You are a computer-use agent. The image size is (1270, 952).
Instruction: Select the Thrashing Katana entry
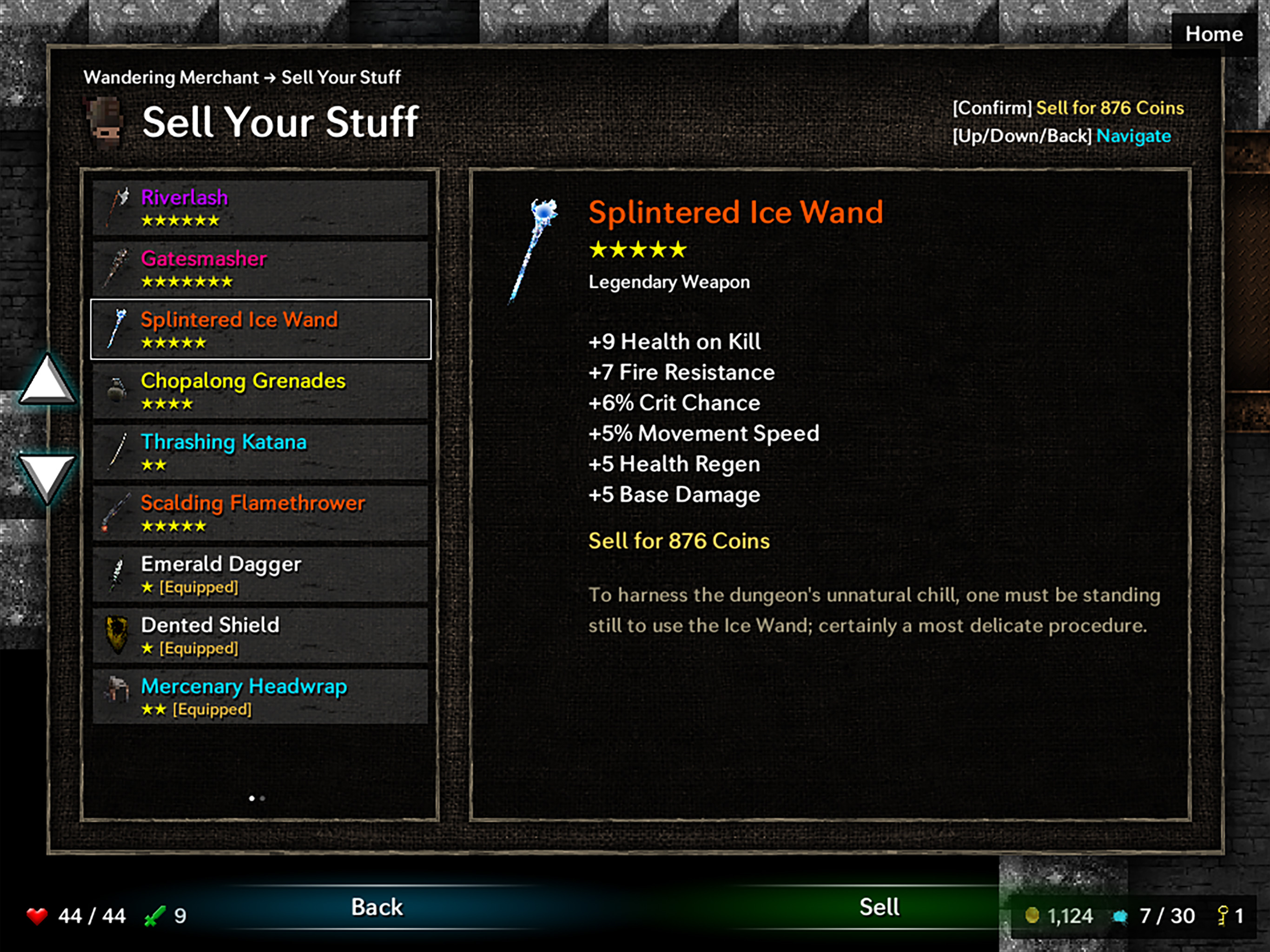tap(260, 452)
